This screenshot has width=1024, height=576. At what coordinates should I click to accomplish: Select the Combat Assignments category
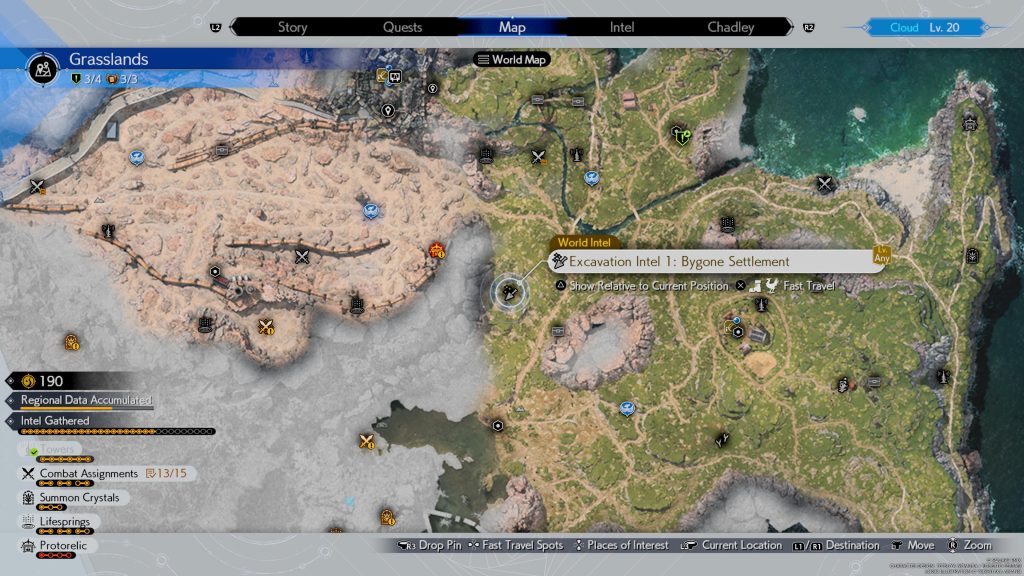(x=88, y=473)
